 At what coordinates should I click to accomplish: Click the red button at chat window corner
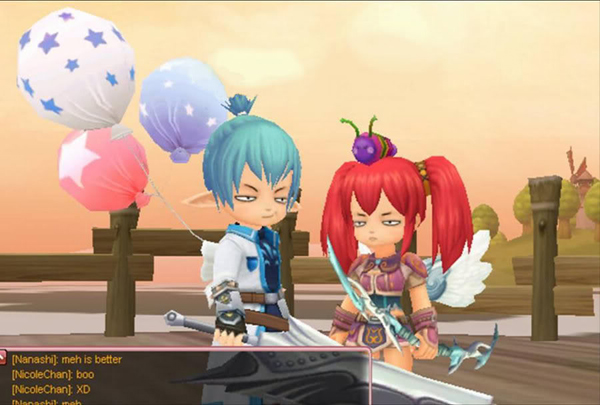point(4,356)
